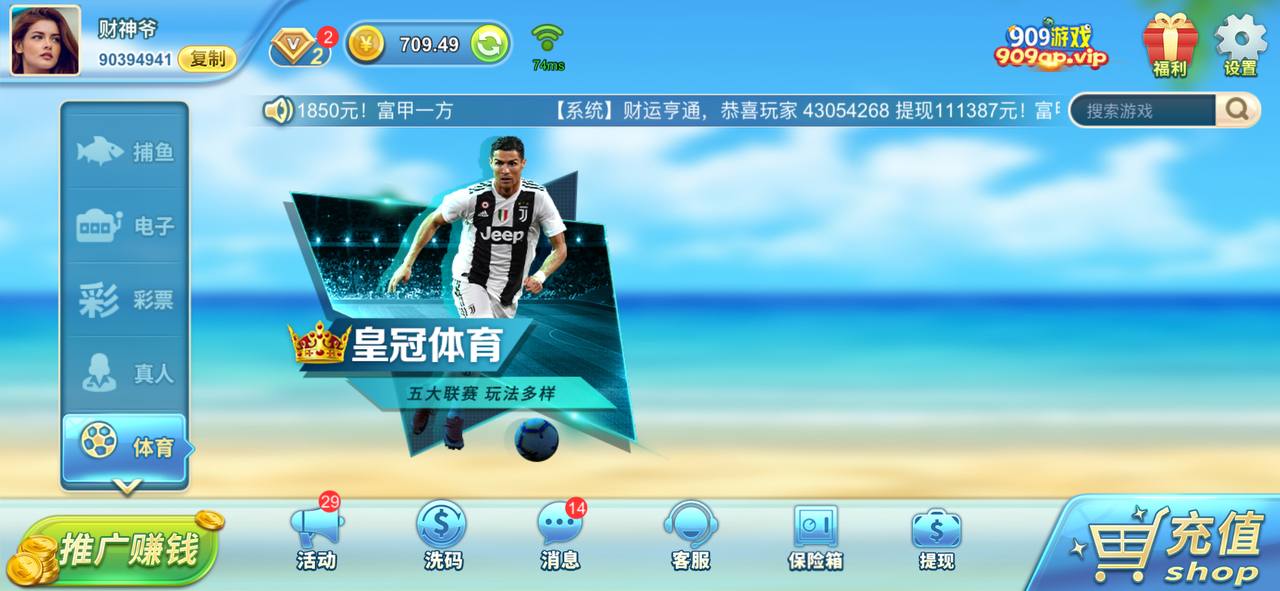Contact 客服 customer service
1280x591 pixels.
[x=690, y=537]
